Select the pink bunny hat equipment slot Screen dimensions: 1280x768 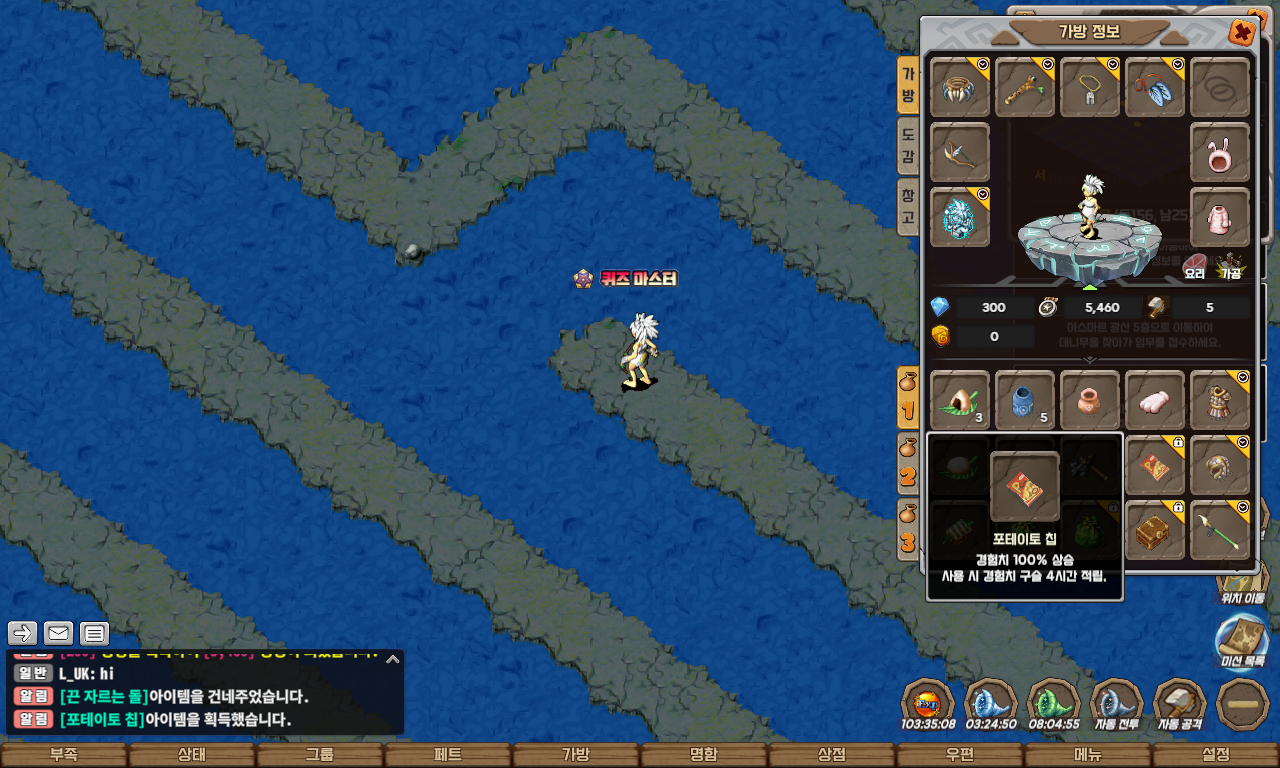[1220, 153]
